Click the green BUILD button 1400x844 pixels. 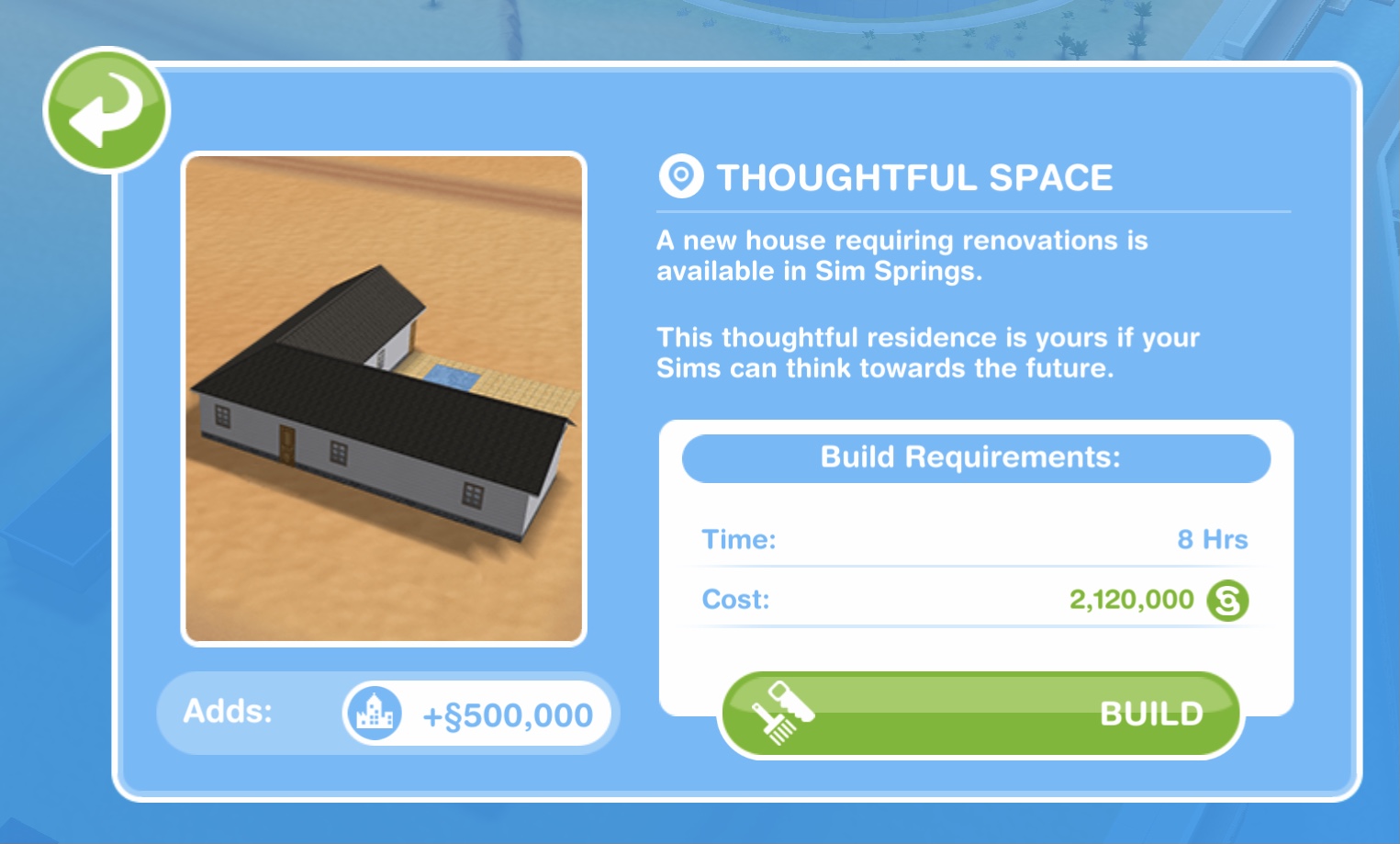click(980, 715)
